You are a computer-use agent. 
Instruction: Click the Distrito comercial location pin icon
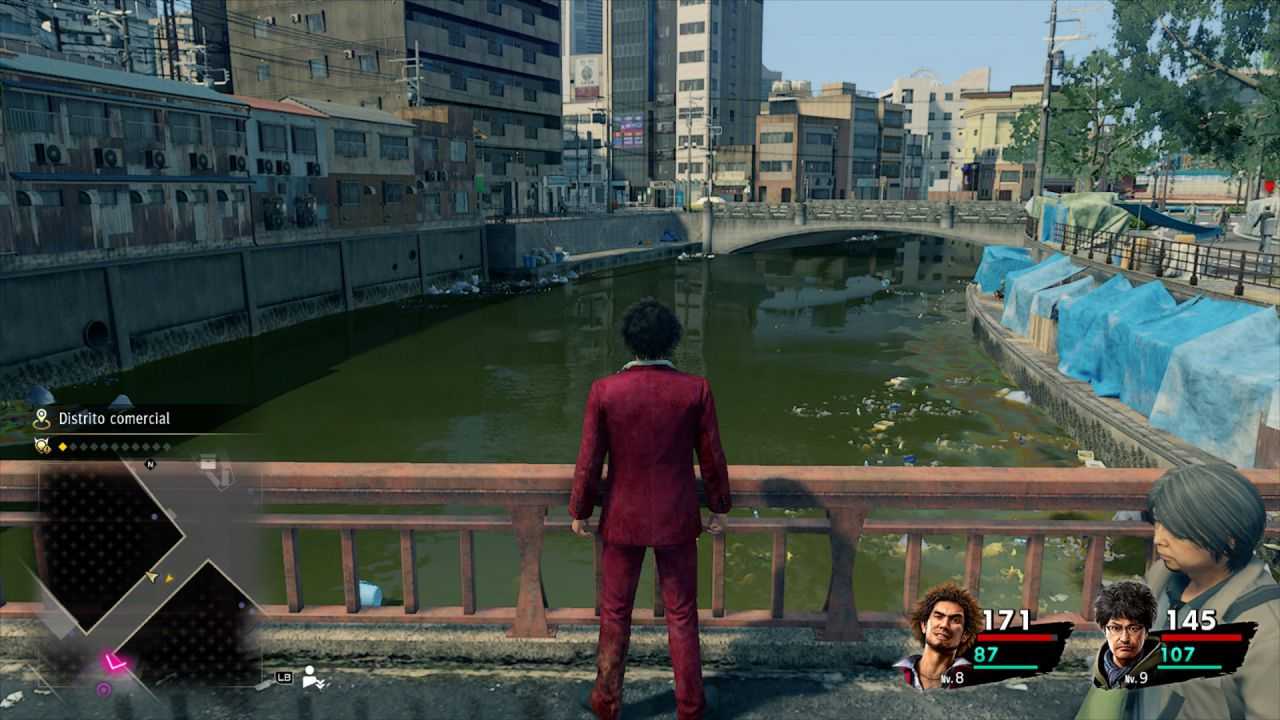[41, 419]
